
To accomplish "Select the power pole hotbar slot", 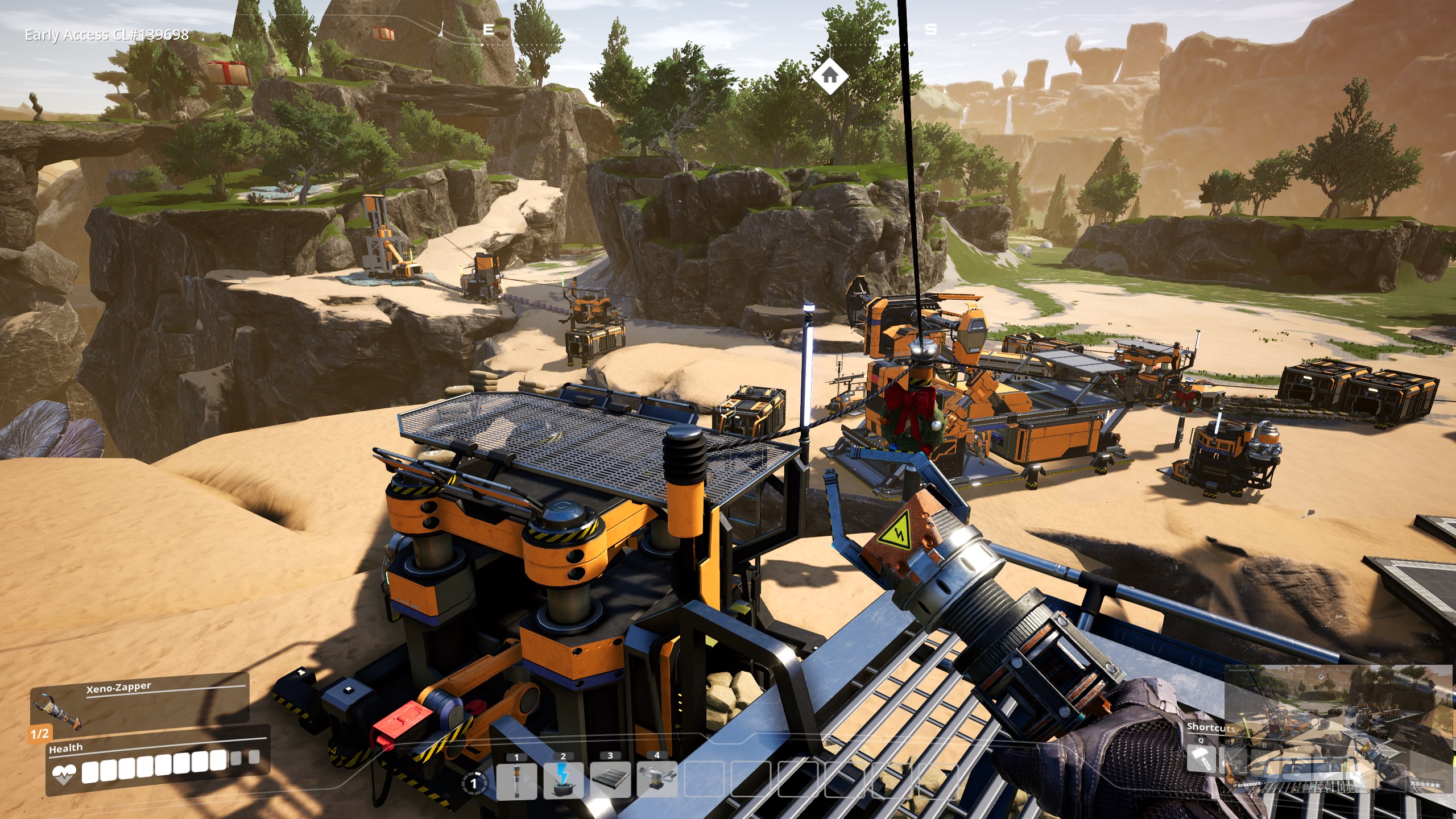I will (516, 780).
